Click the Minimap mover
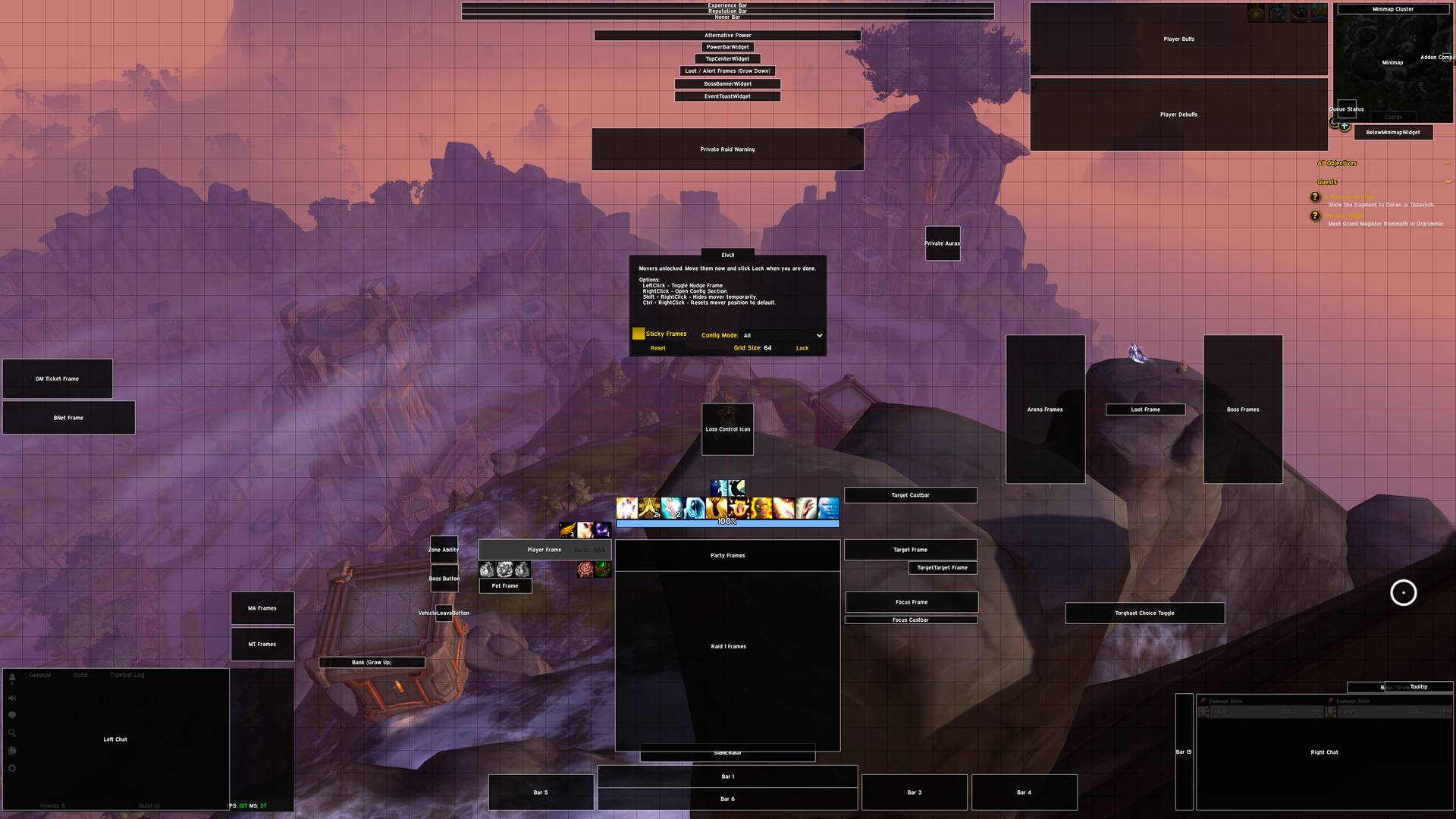1456x819 pixels. click(x=1392, y=63)
